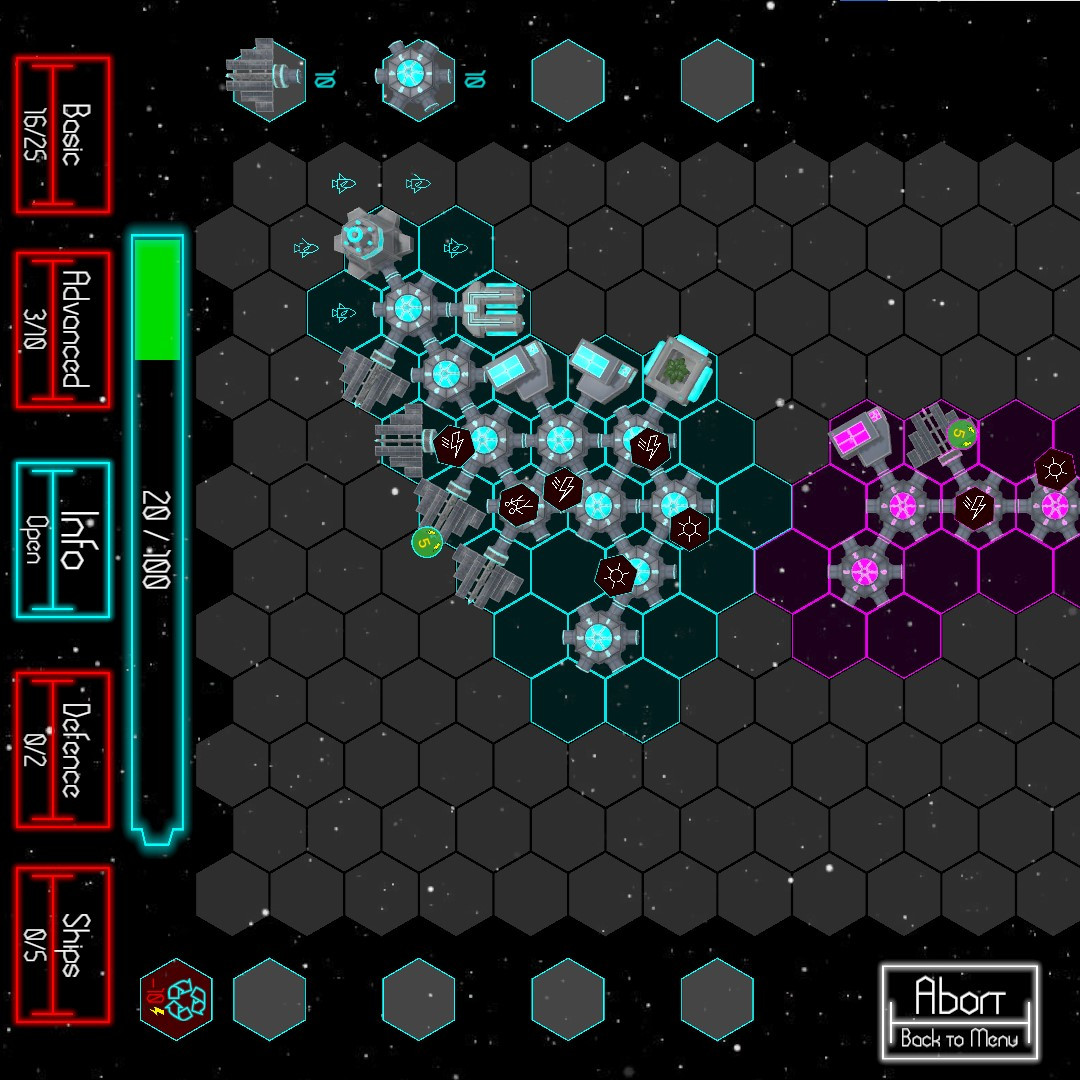1080x1080 pixels.
Task: Switch to the Advanced modules category
Action: (x=62, y=329)
